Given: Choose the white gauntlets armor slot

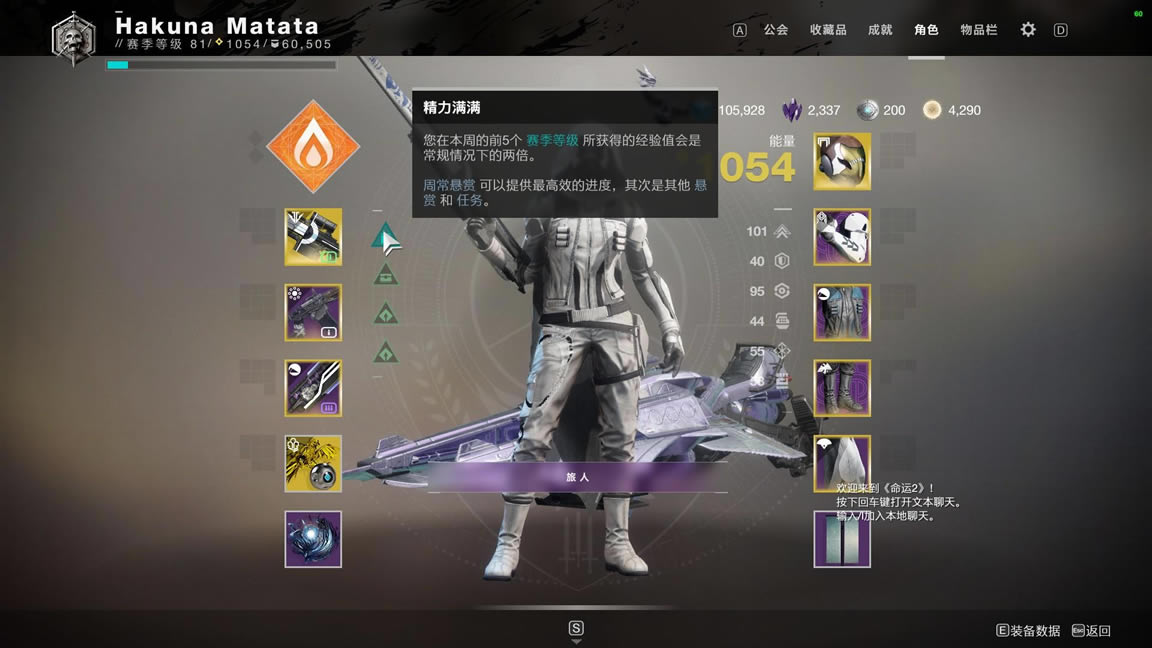Looking at the screenshot, I should (842, 237).
